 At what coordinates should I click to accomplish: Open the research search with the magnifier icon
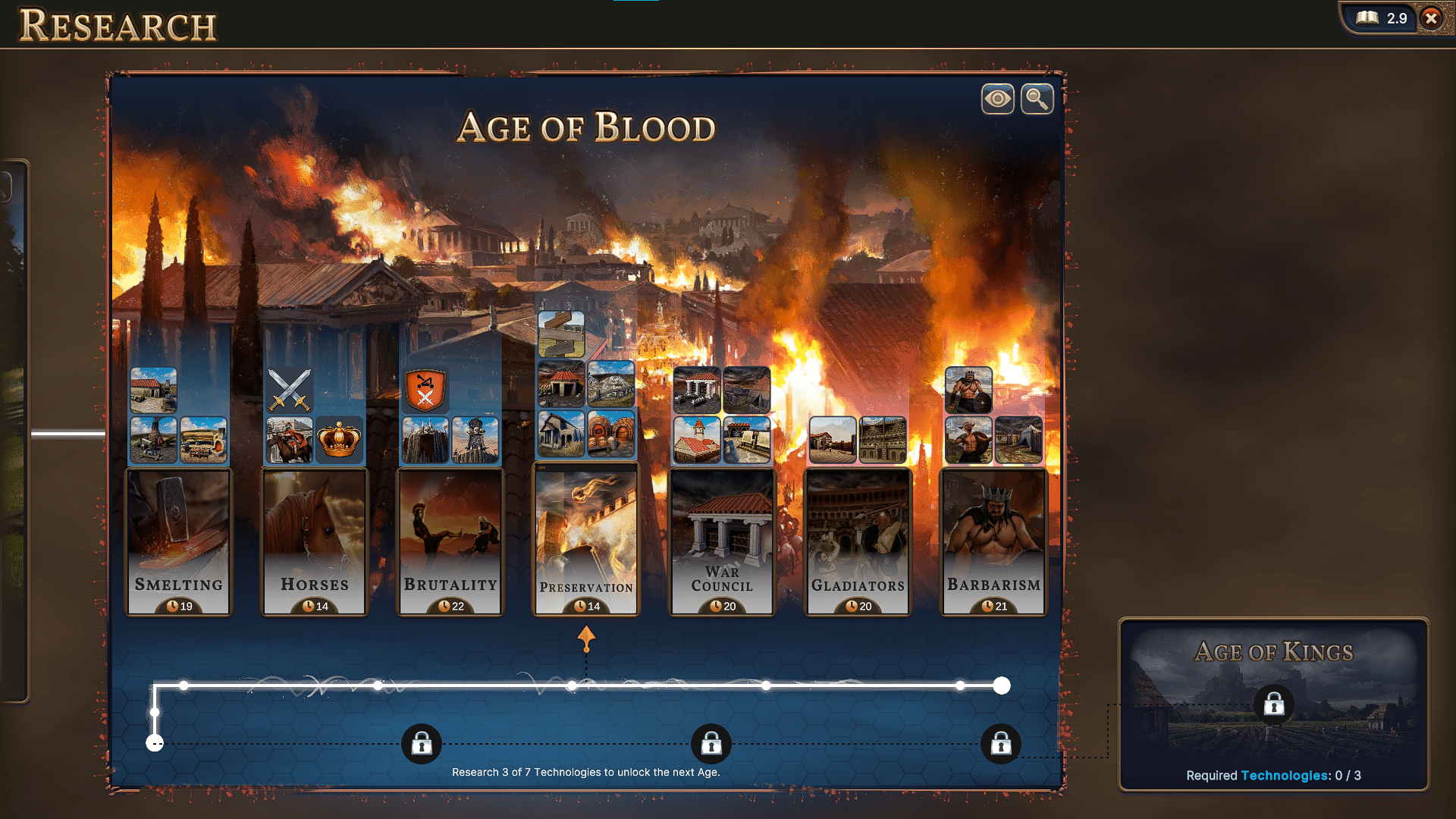[1037, 99]
